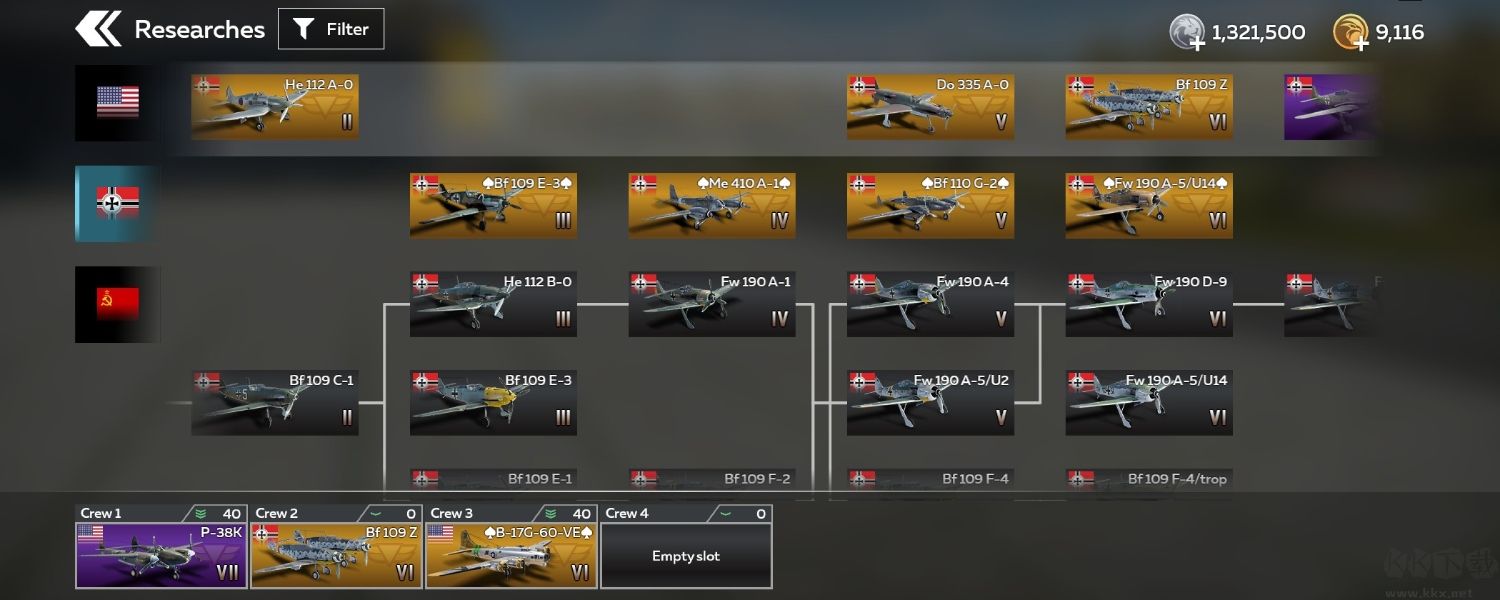Select the German nation flag tab

[117, 203]
